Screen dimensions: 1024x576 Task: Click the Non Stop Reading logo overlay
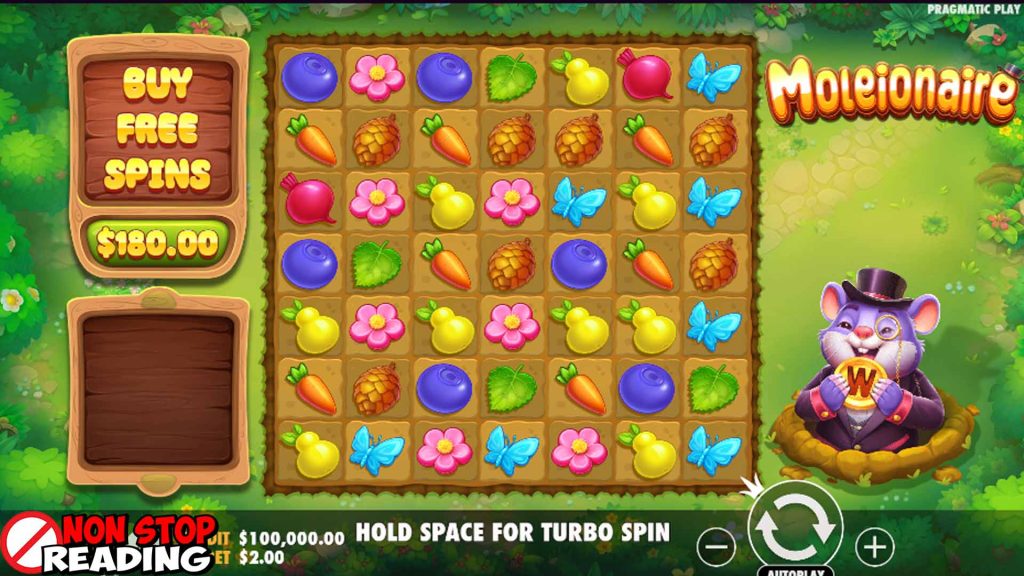click(108, 544)
